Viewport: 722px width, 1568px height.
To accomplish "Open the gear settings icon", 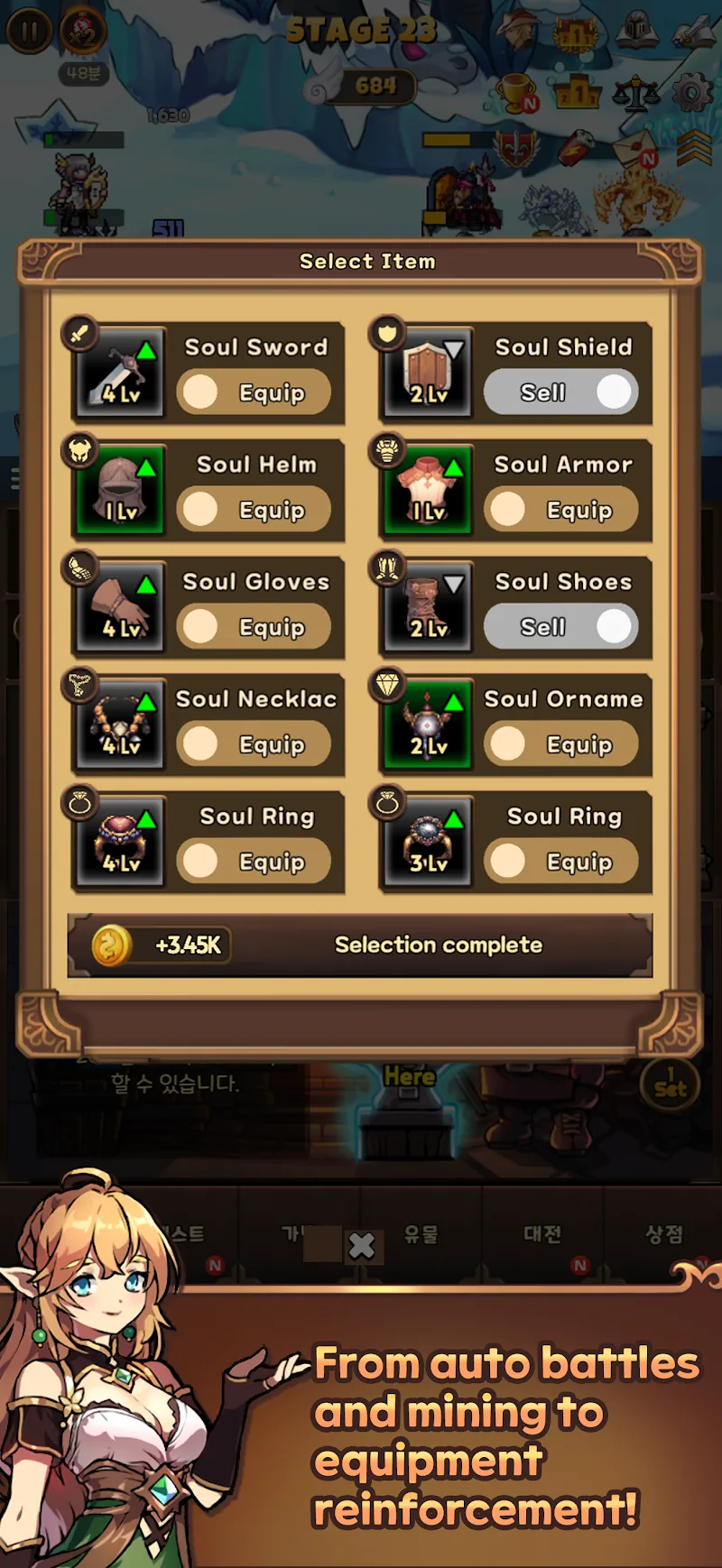I will tap(692, 93).
